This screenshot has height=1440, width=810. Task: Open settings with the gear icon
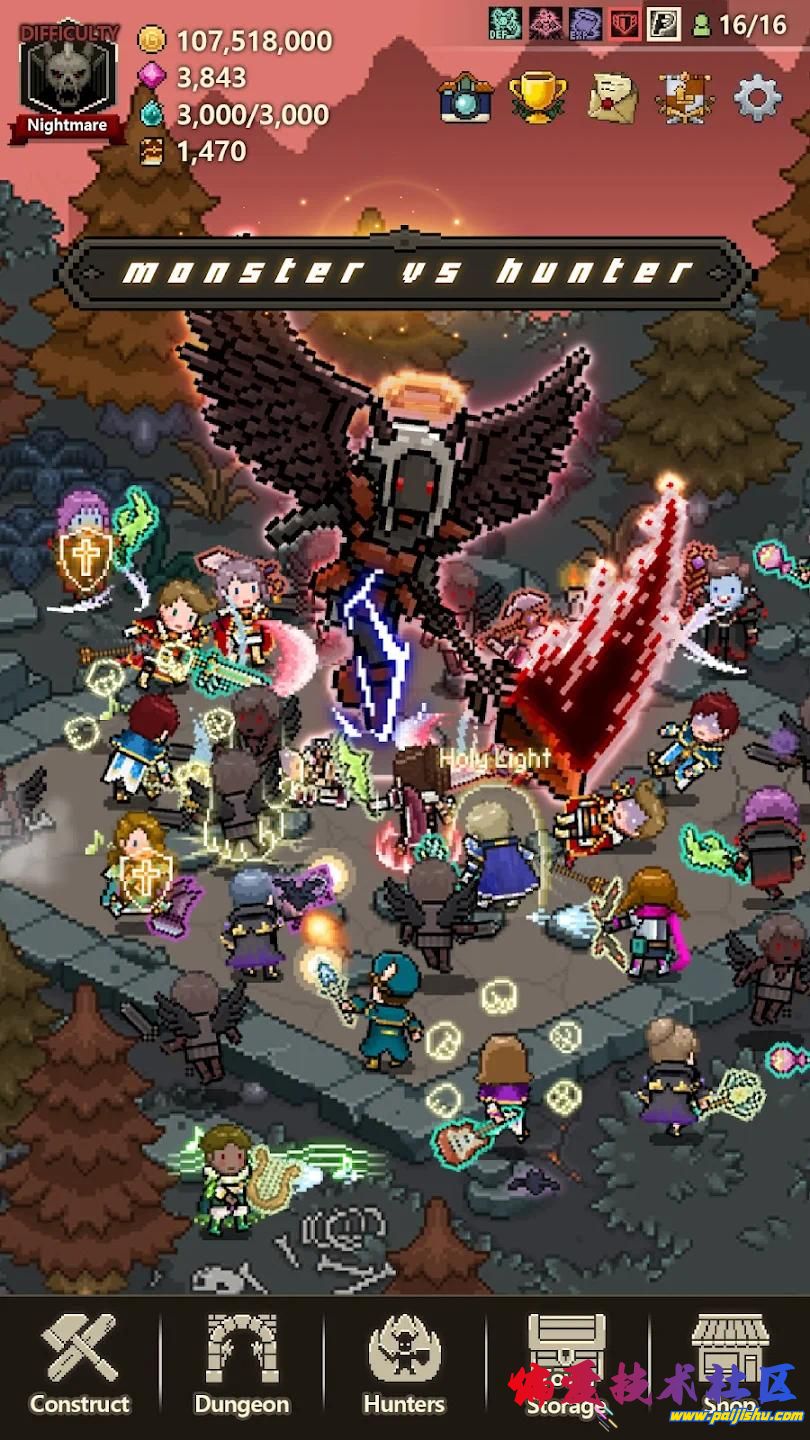point(757,98)
